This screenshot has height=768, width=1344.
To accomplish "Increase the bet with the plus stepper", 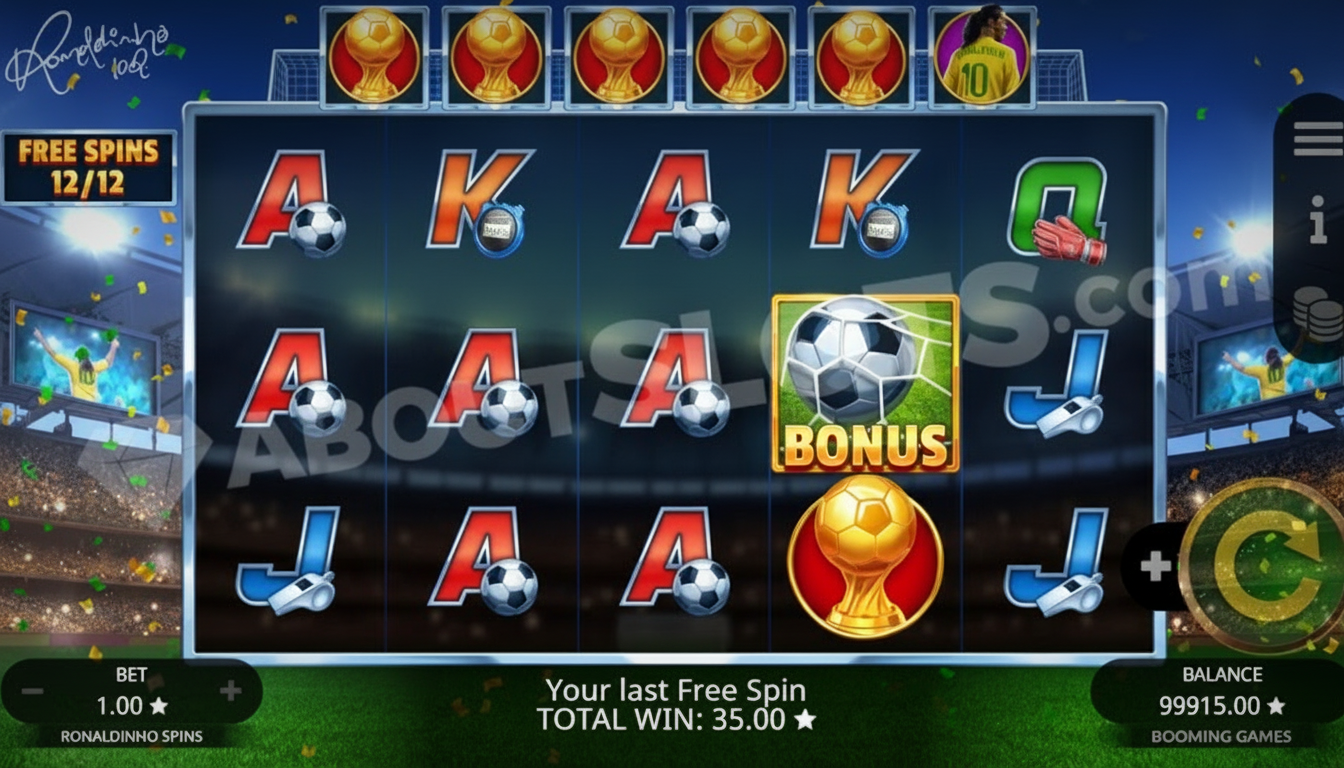I will 232,690.
